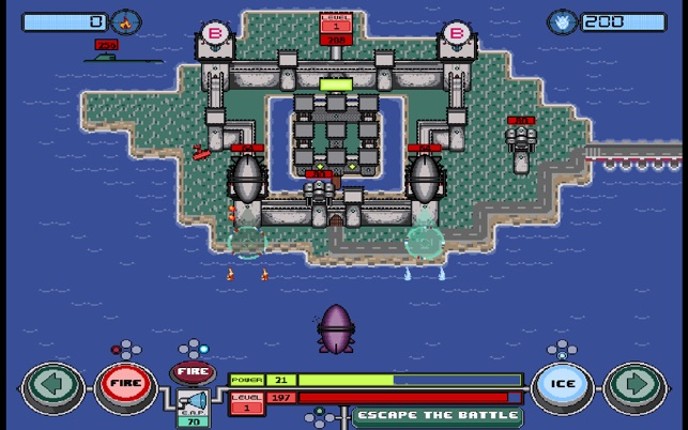Viewport: 688px width, 430px height.
Task: Click the green right arrow button
Action: (637, 385)
